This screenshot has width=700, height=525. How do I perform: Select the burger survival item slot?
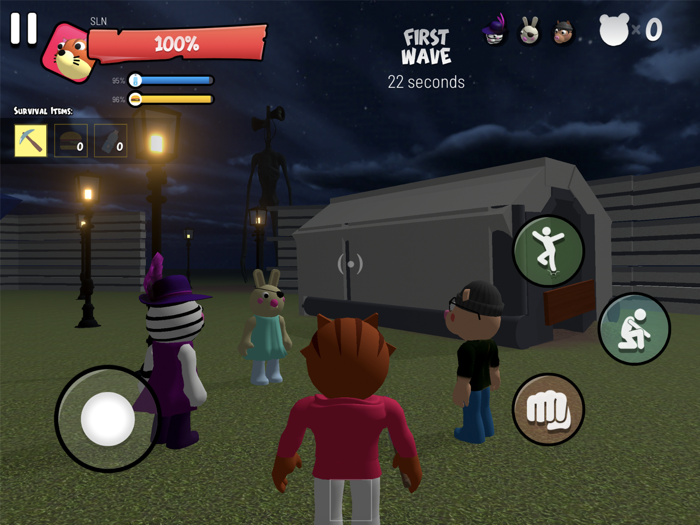tap(71, 141)
